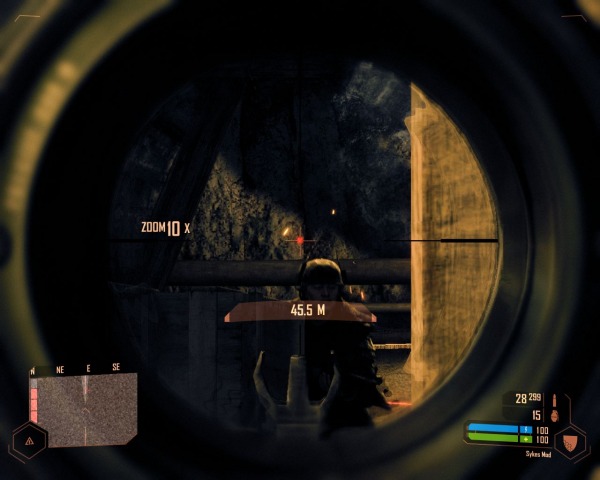The height and width of the screenshot is (480, 600).
Task: Click the radar minimap panel
Action: point(83,409)
